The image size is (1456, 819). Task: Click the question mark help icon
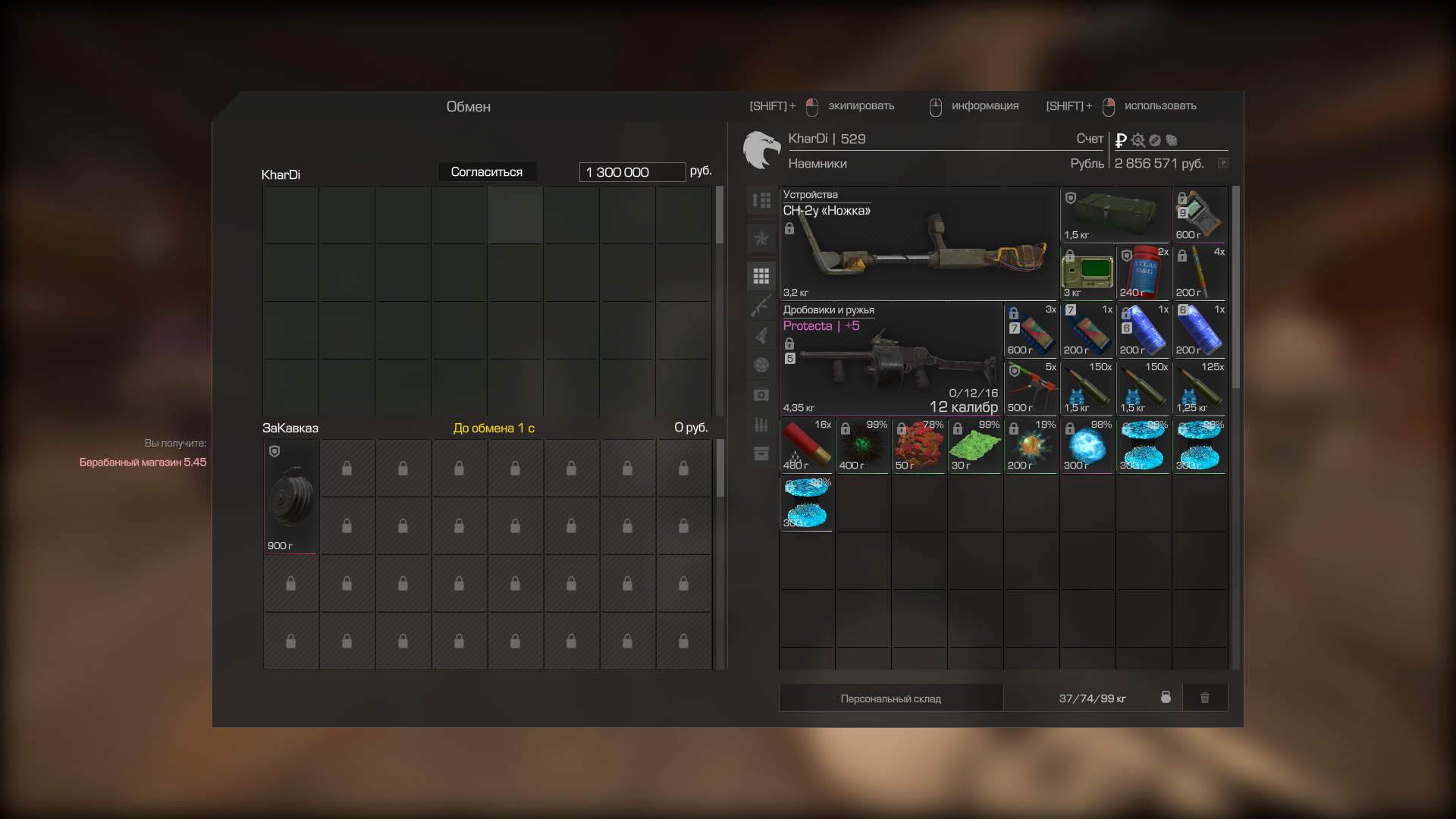[x=1222, y=164]
